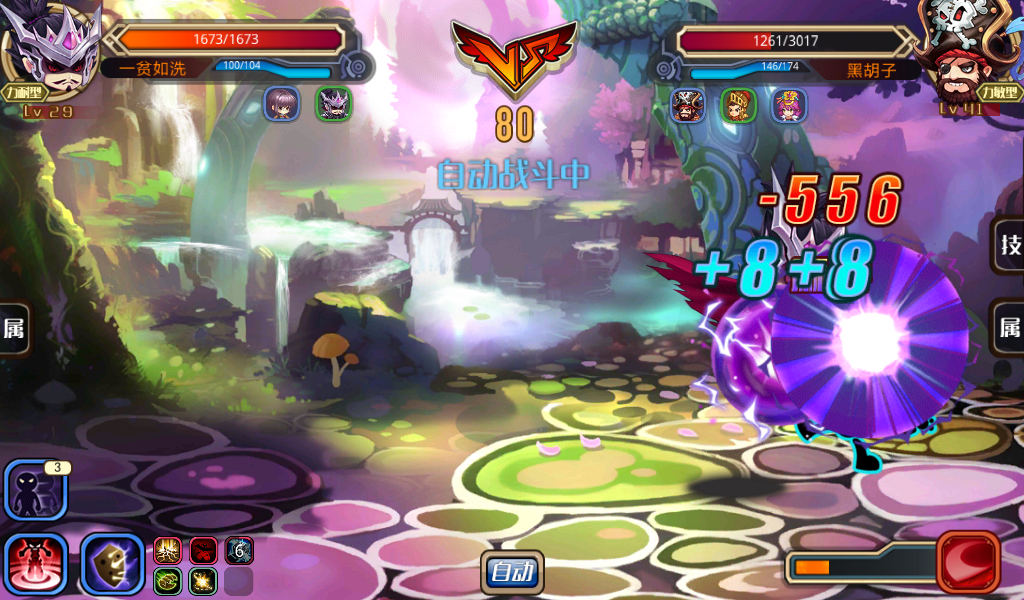The width and height of the screenshot is (1024, 600).
Task: Open the right-side 属 attributes tab
Action: [1009, 328]
